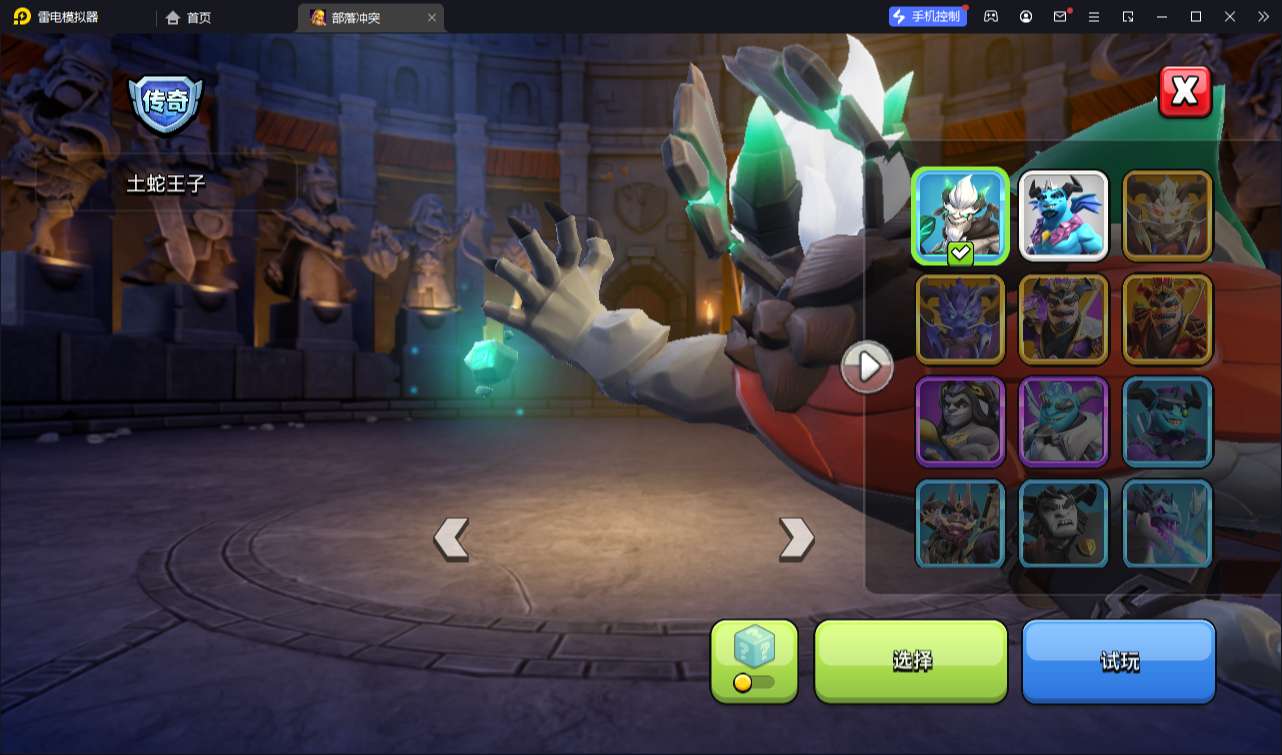1282x755 pixels.
Task: Choose the blue horned dragon skin portrait
Action: click(1063, 216)
